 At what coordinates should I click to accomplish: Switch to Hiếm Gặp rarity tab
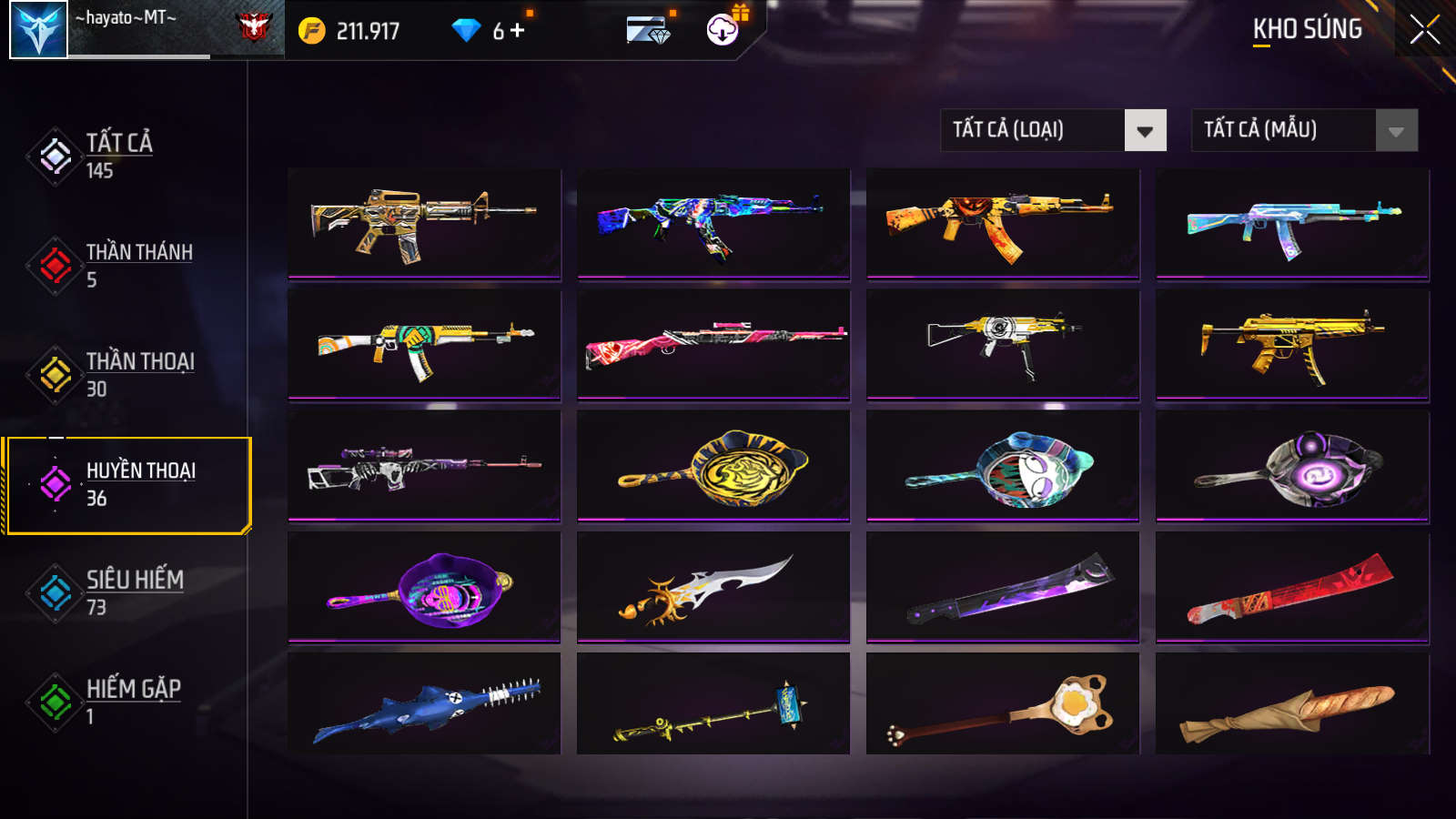[x=132, y=702]
